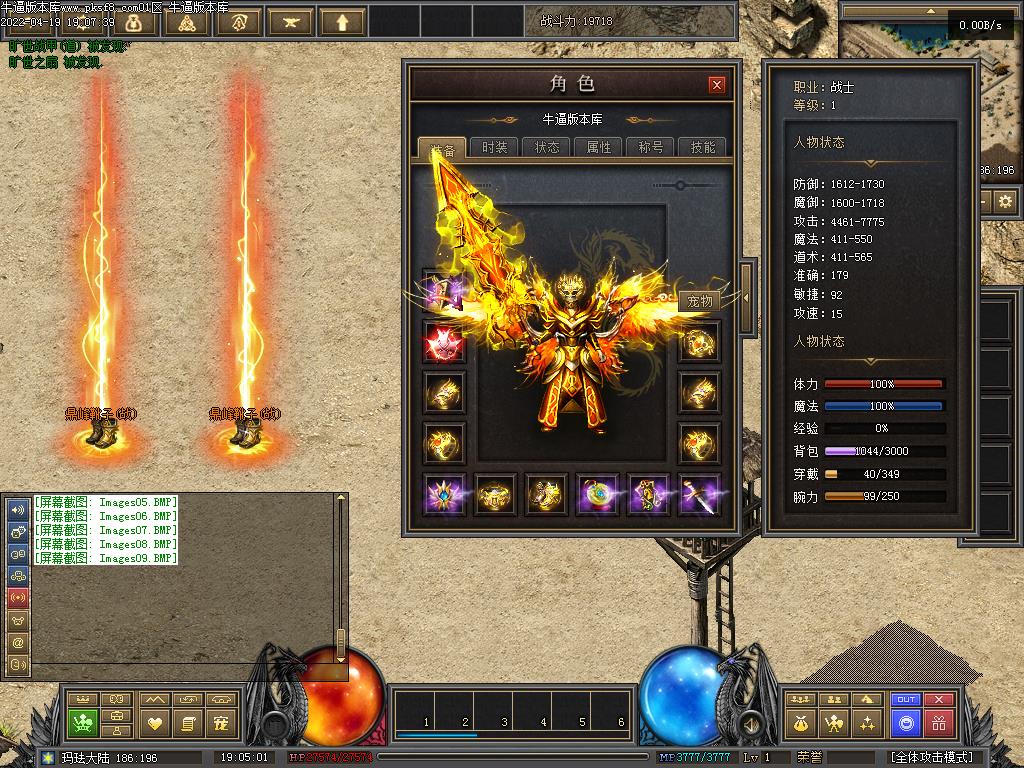Show the 属性 attributes tab
This screenshot has height=768, width=1024.
click(x=599, y=147)
